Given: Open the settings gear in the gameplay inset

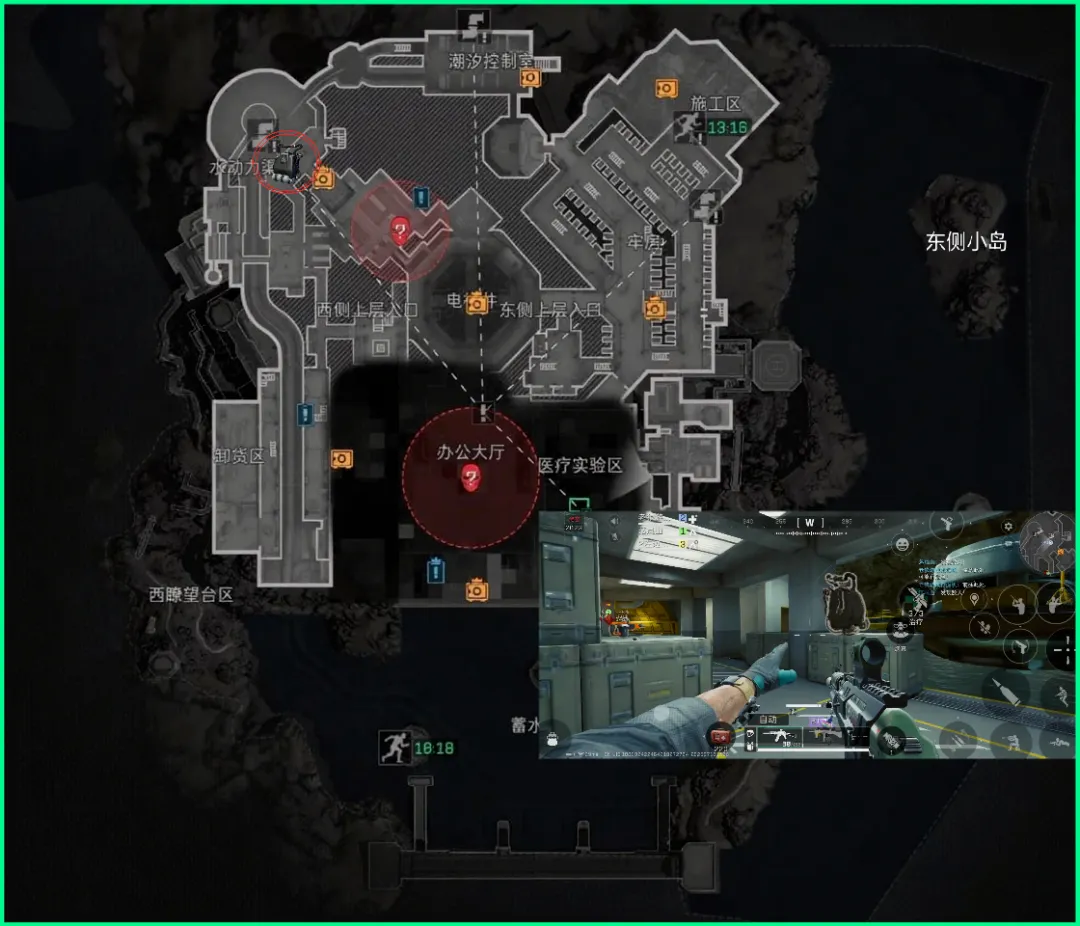Looking at the screenshot, I should [1007, 527].
